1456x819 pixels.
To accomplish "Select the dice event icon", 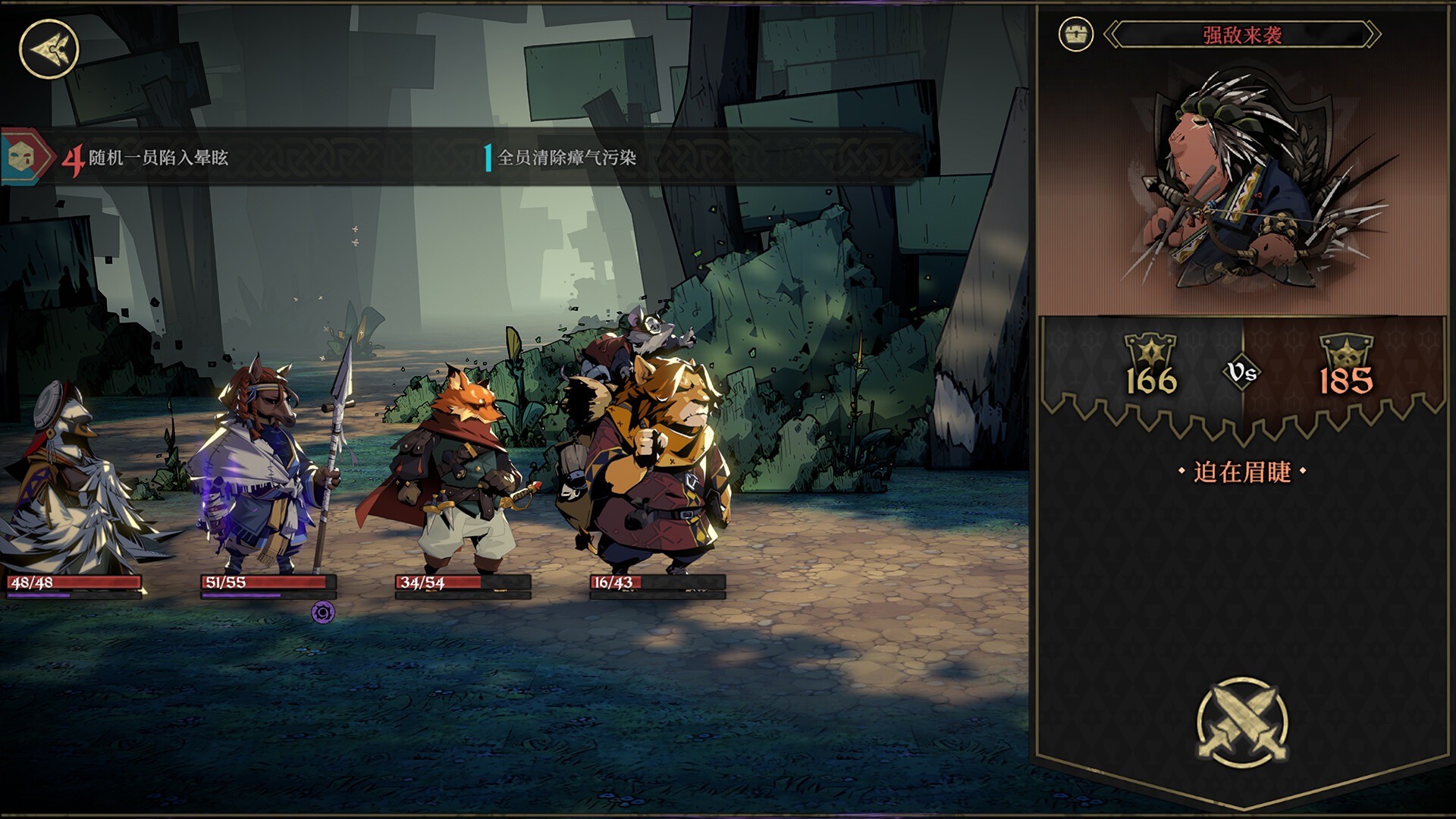I will click(21, 158).
